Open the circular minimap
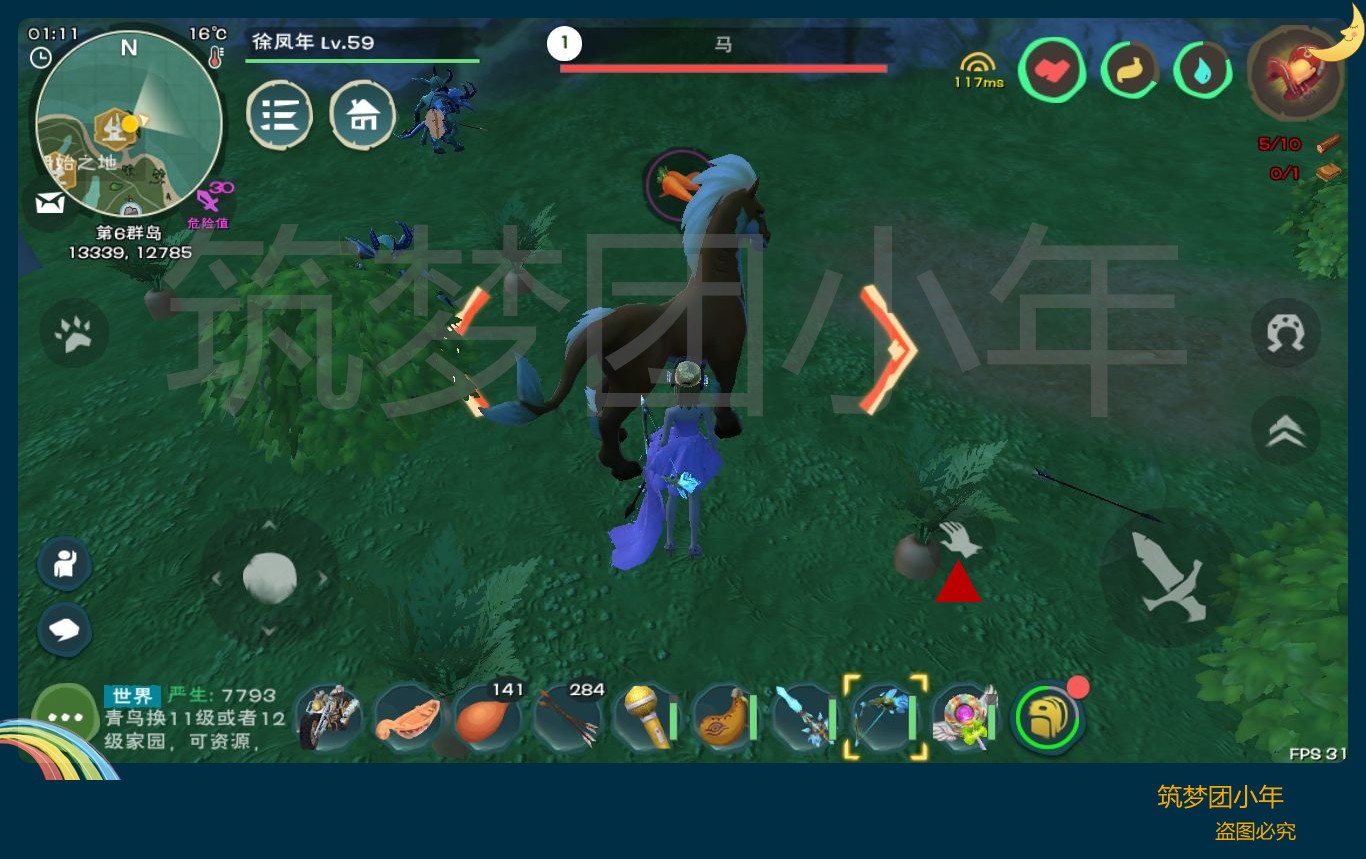 click(128, 123)
